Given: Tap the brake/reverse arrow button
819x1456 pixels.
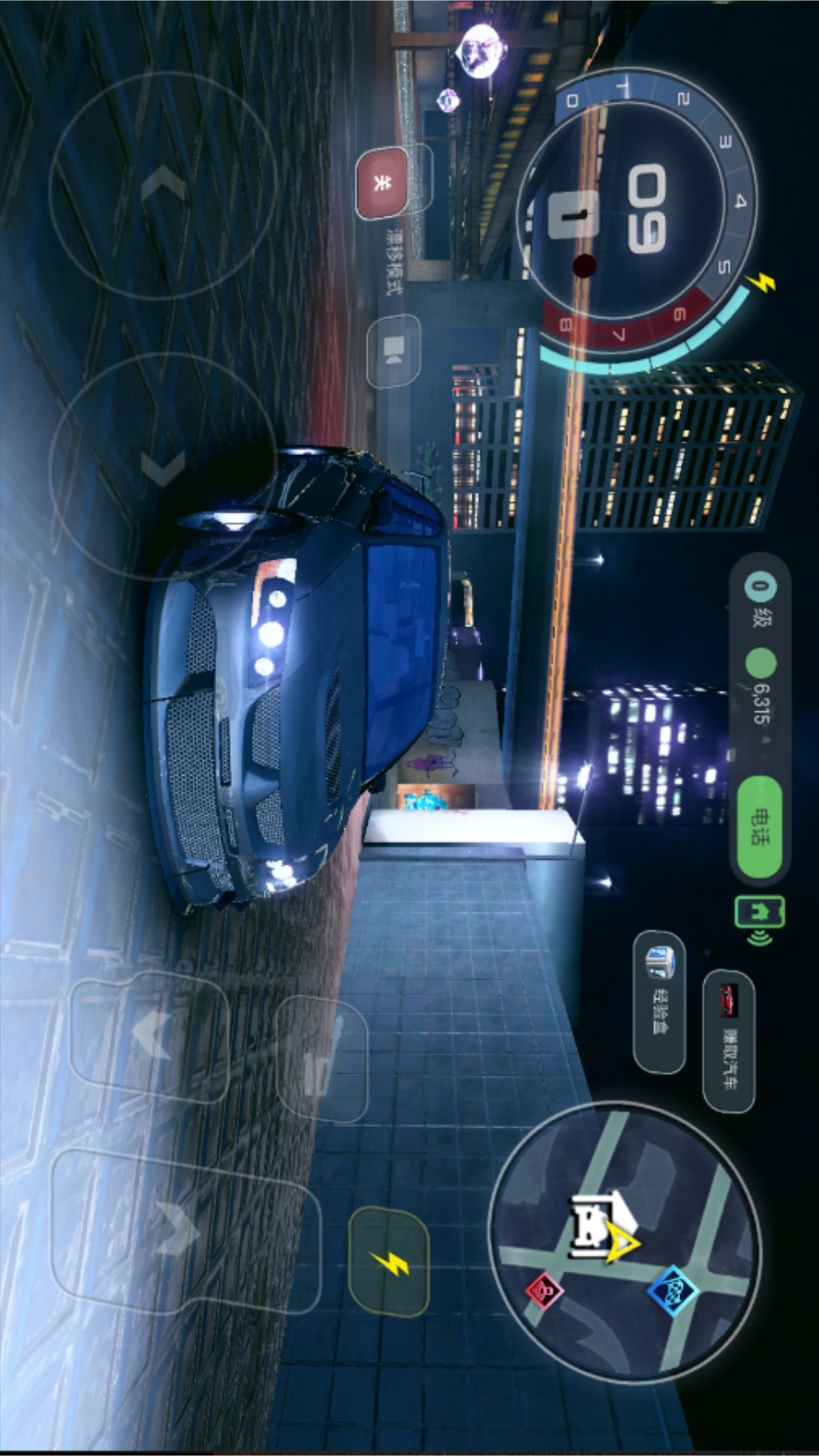Looking at the screenshot, I should coord(149,1036).
